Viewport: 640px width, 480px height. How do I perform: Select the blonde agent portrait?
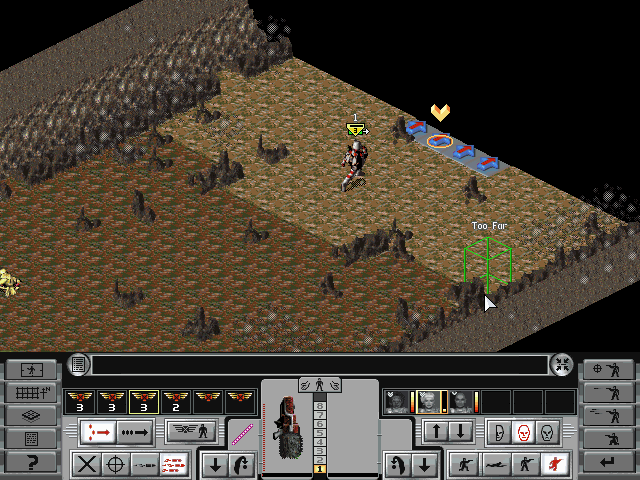pos(430,402)
